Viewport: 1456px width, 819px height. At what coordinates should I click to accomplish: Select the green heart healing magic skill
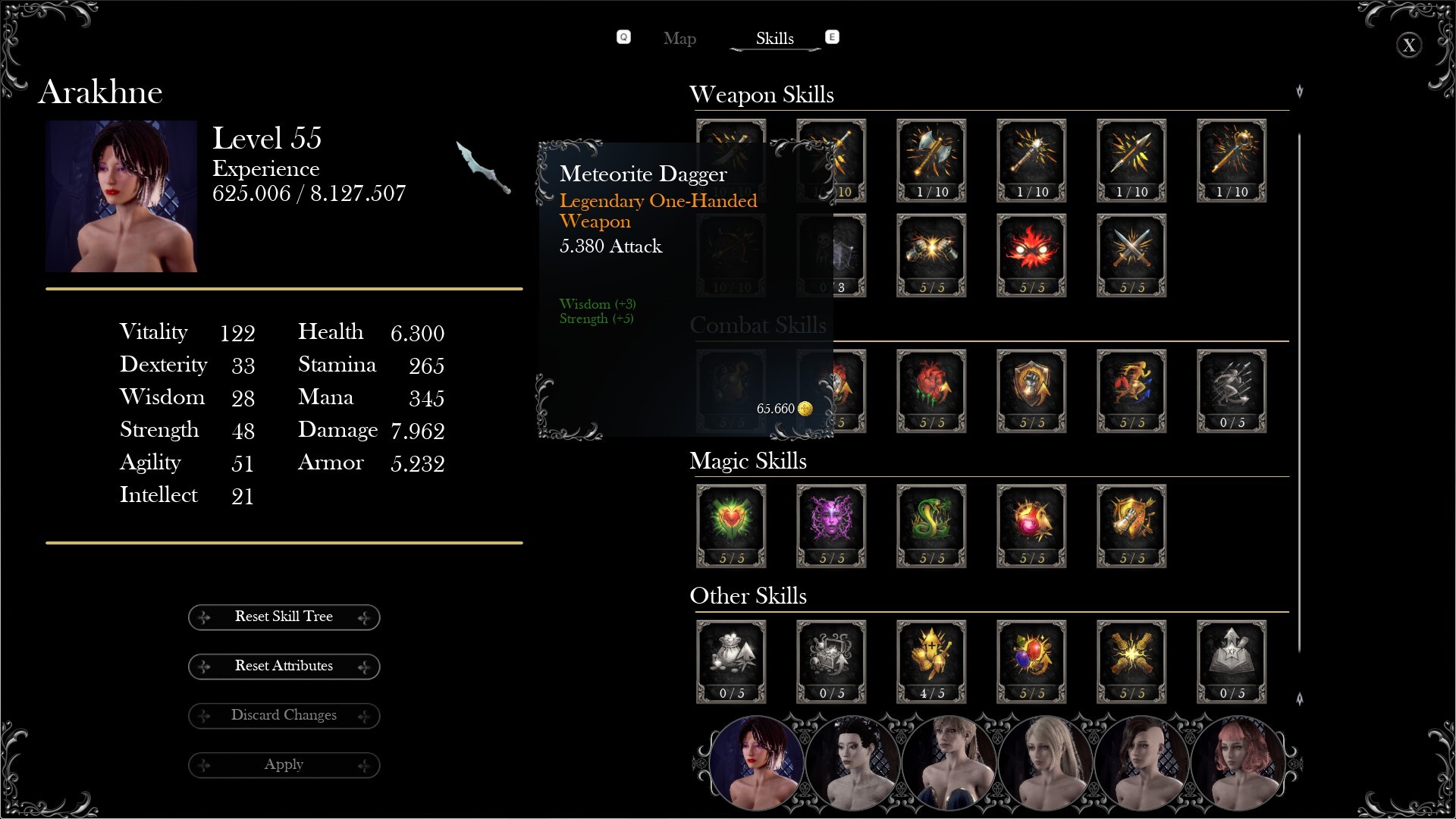click(731, 526)
